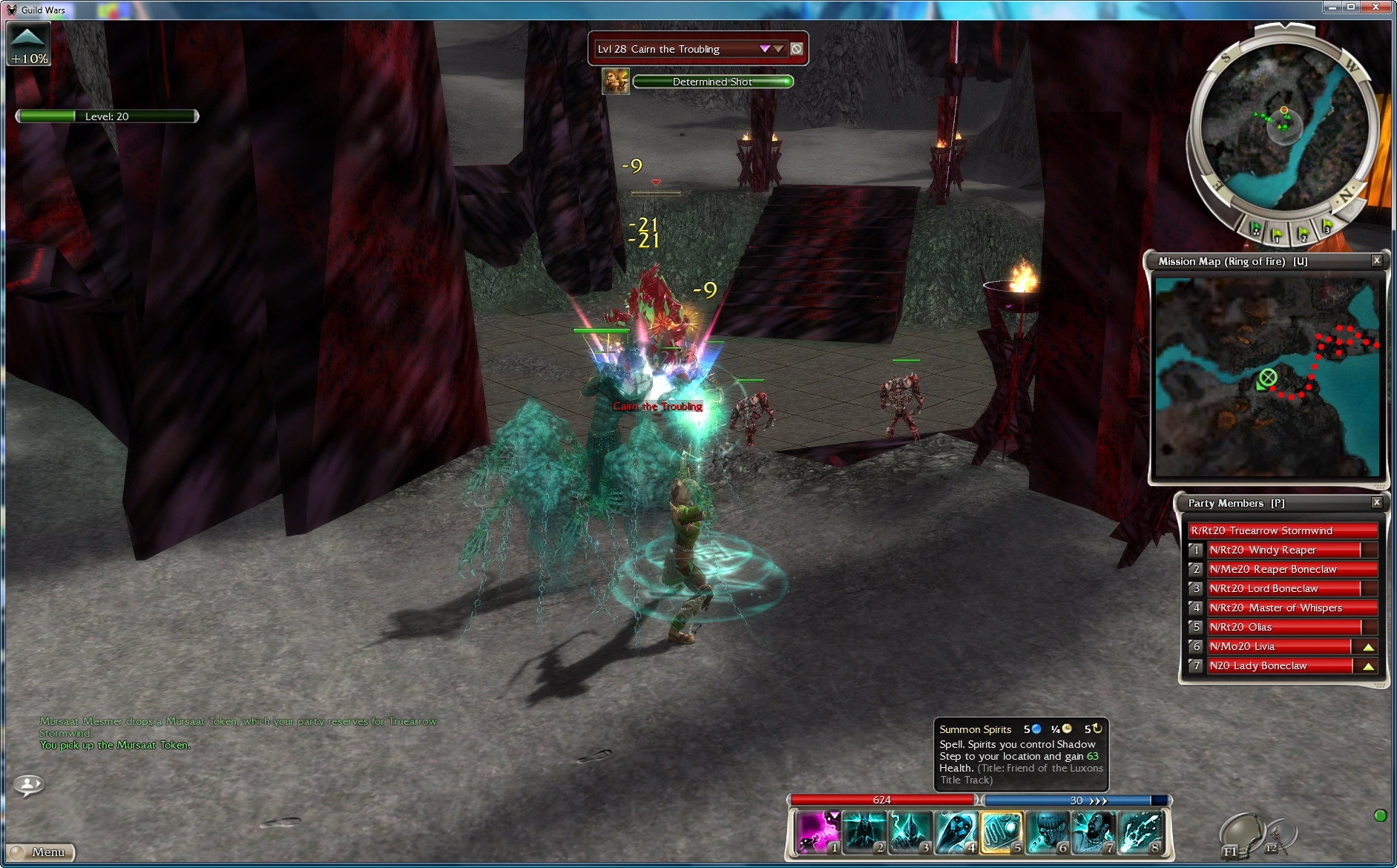Select the F1 bow weapon set
The image size is (1397, 868).
(x=1239, y=836)
